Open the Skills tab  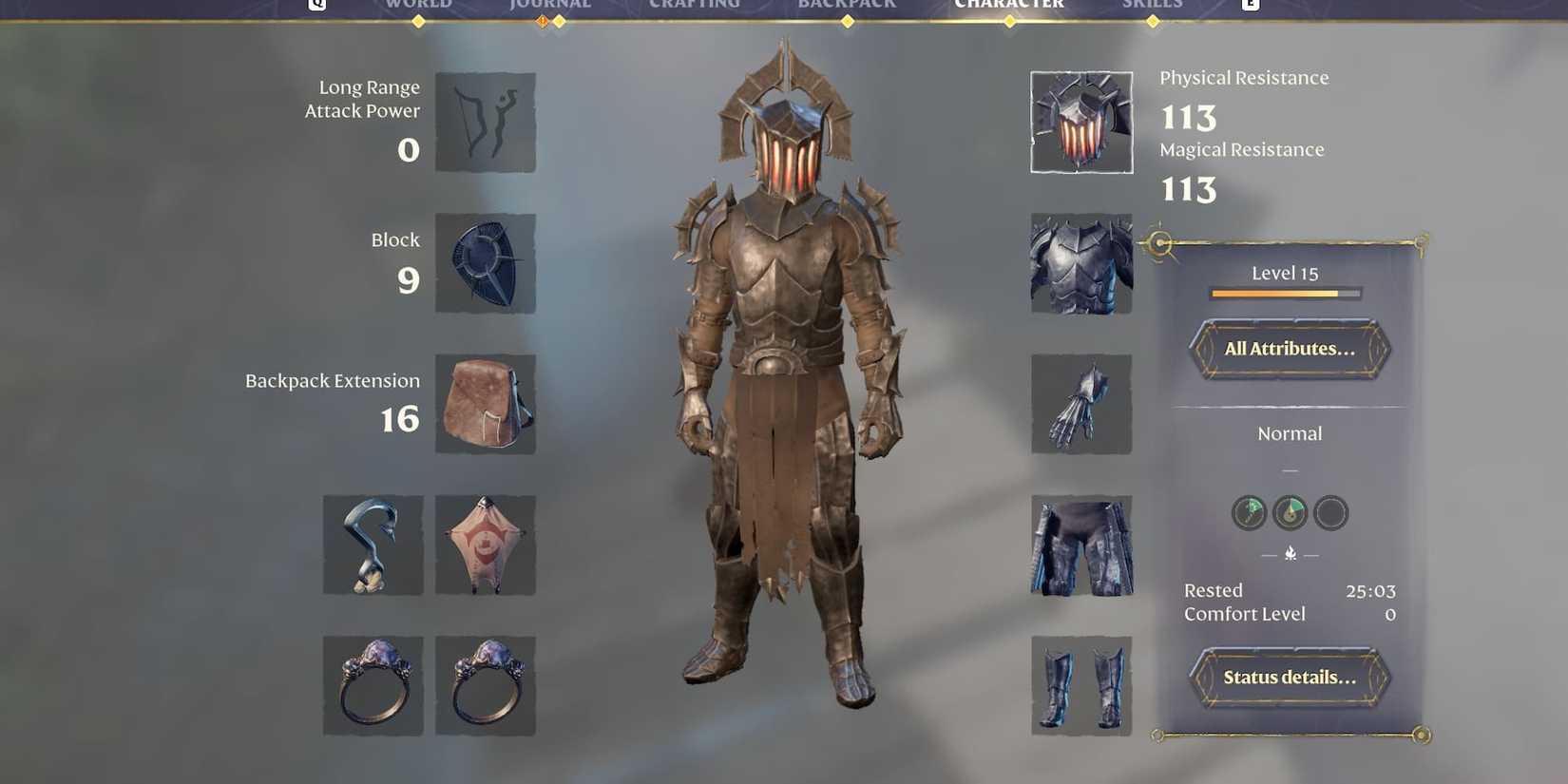[x=1152, y=5]
